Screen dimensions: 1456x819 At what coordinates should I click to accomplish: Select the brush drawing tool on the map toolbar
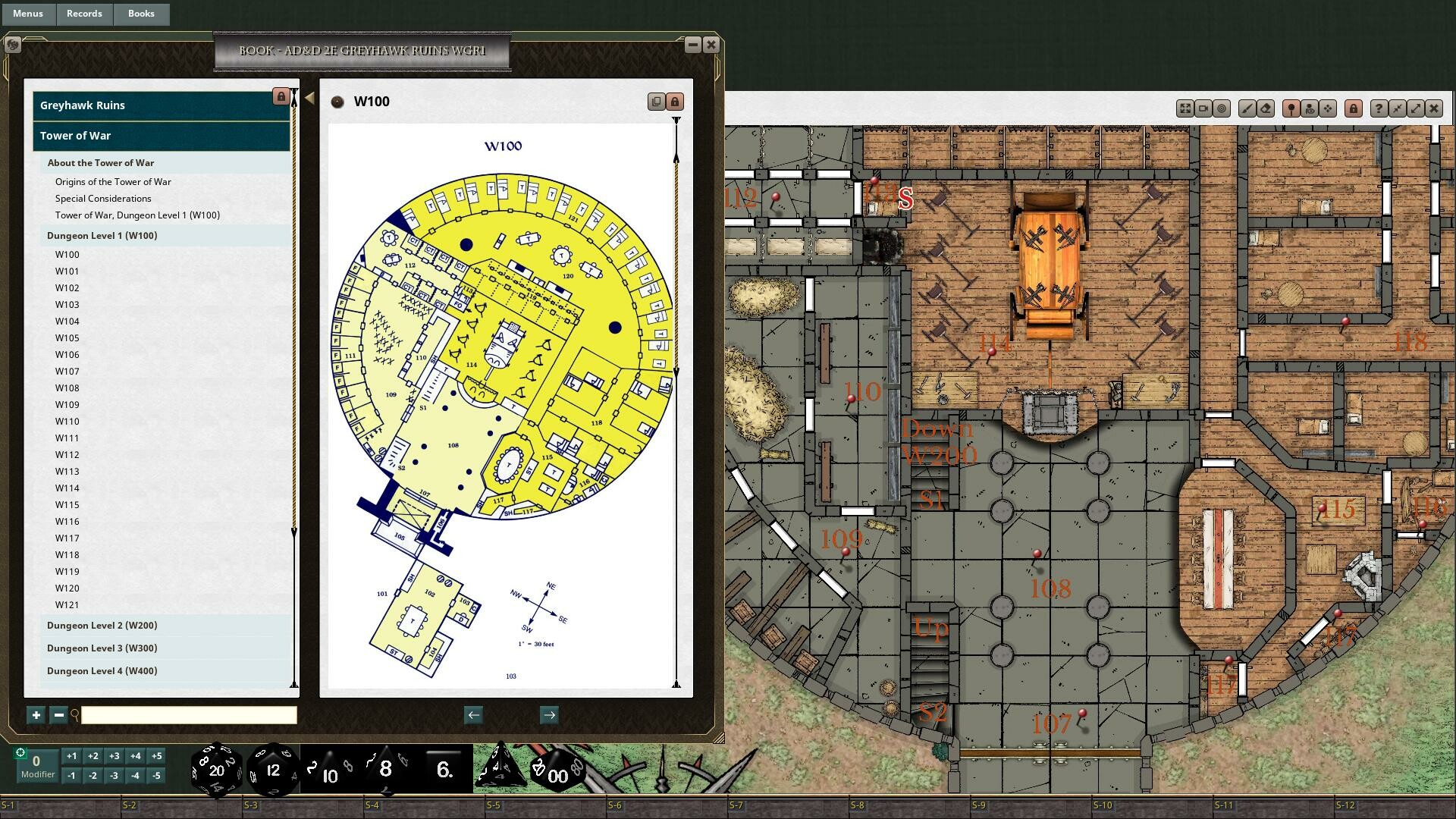coord(1247,108)
